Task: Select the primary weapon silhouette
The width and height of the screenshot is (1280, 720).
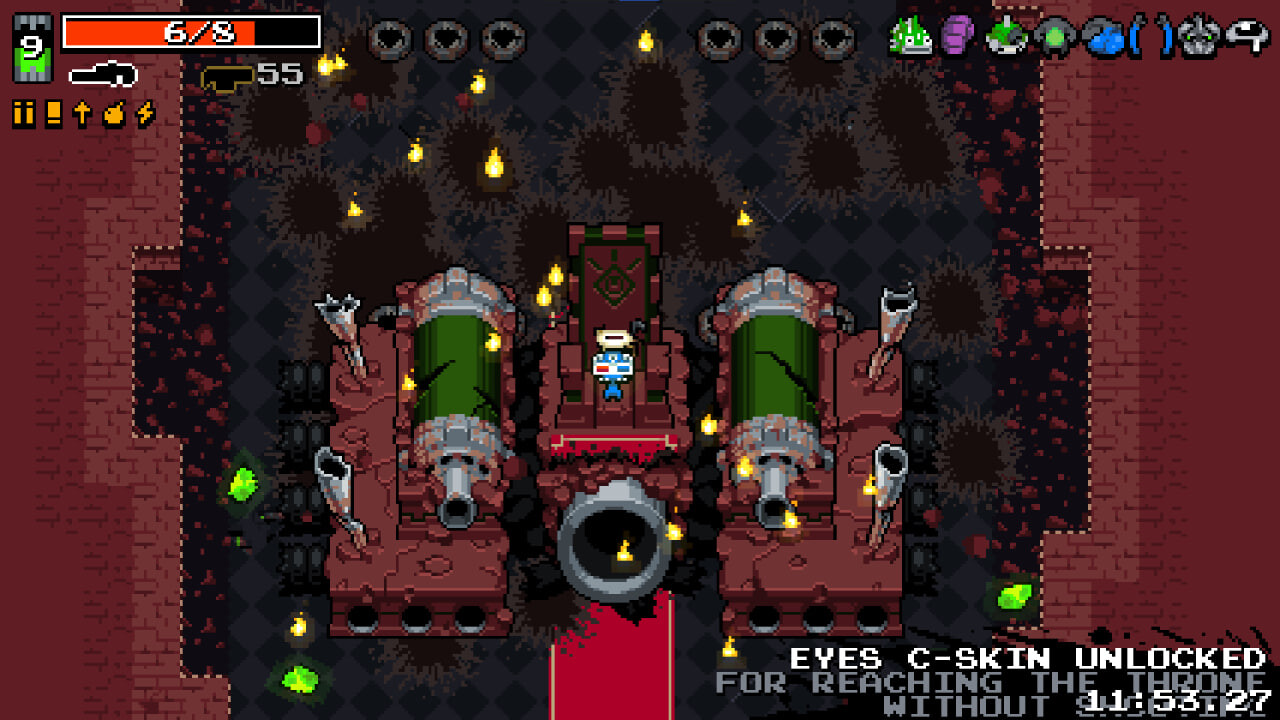Action: (103, 74)
